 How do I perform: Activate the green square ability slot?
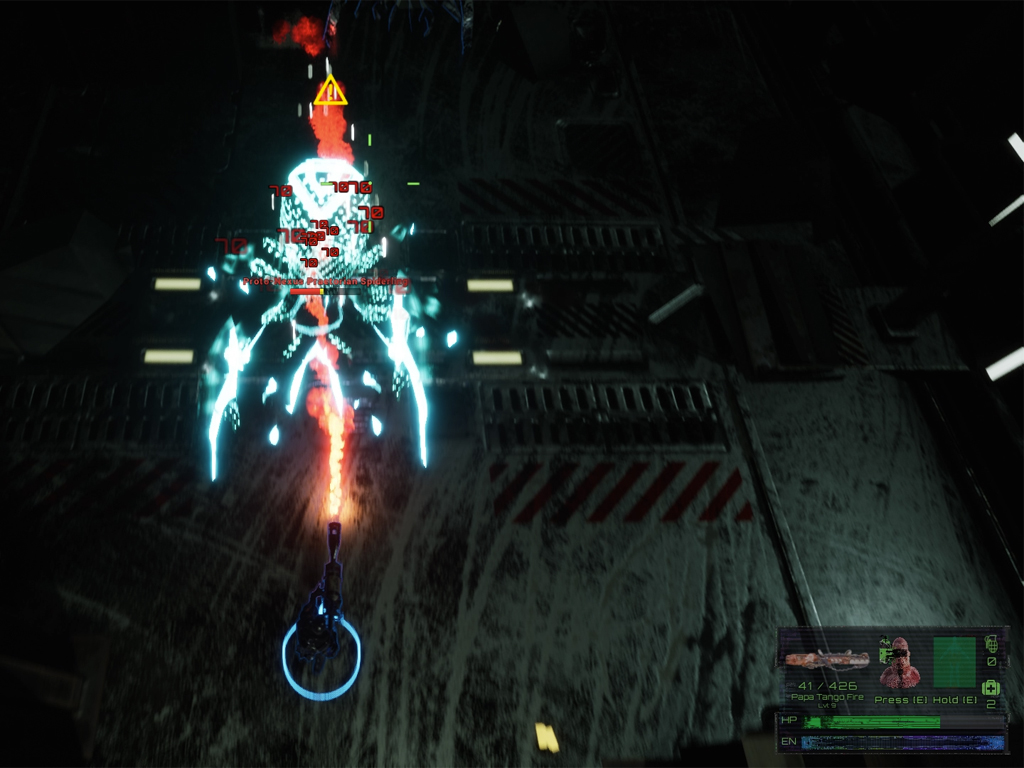pos(954,661)
